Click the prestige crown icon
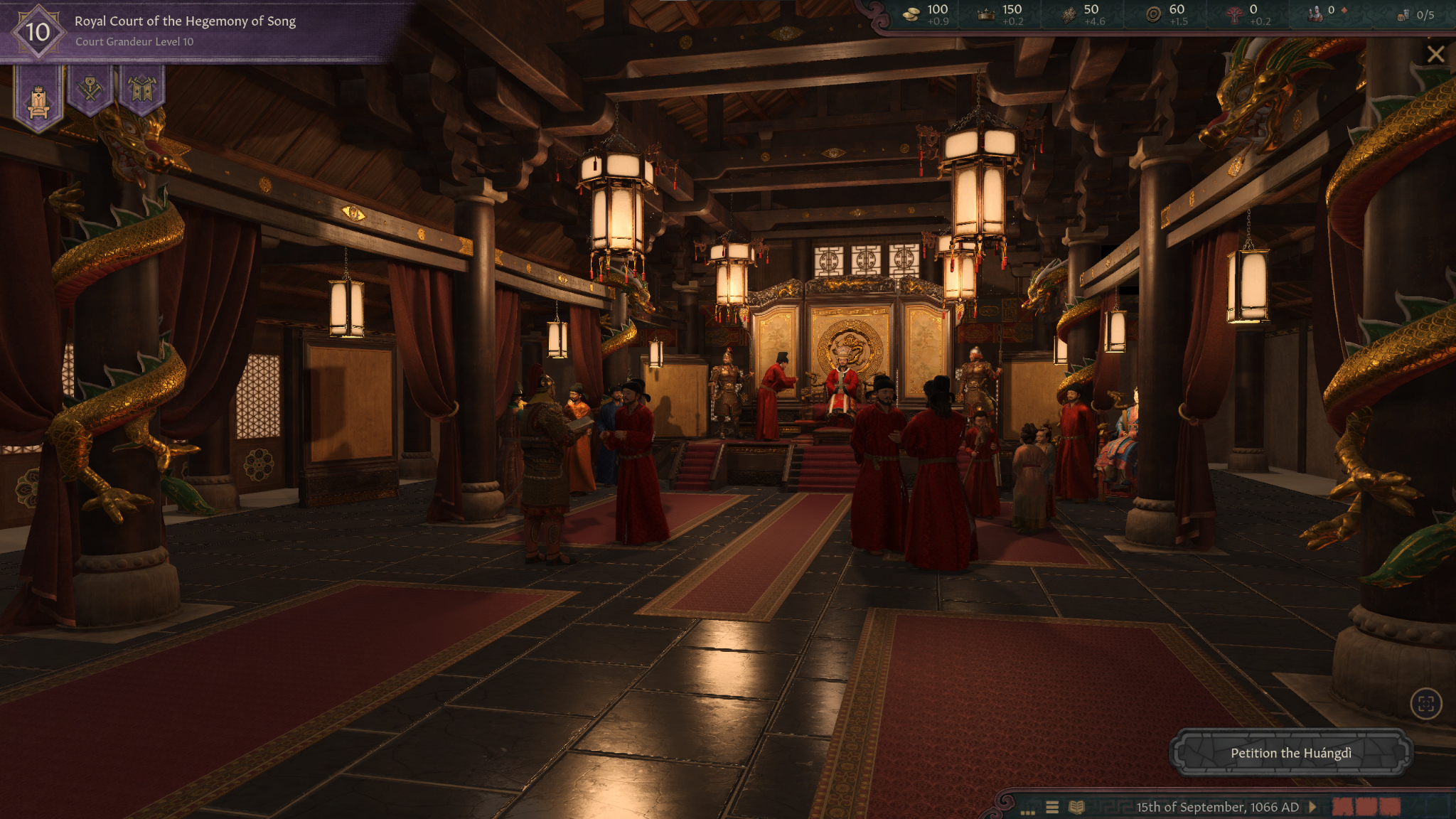The image size is (1456, 819). click(x=987, y=12)
